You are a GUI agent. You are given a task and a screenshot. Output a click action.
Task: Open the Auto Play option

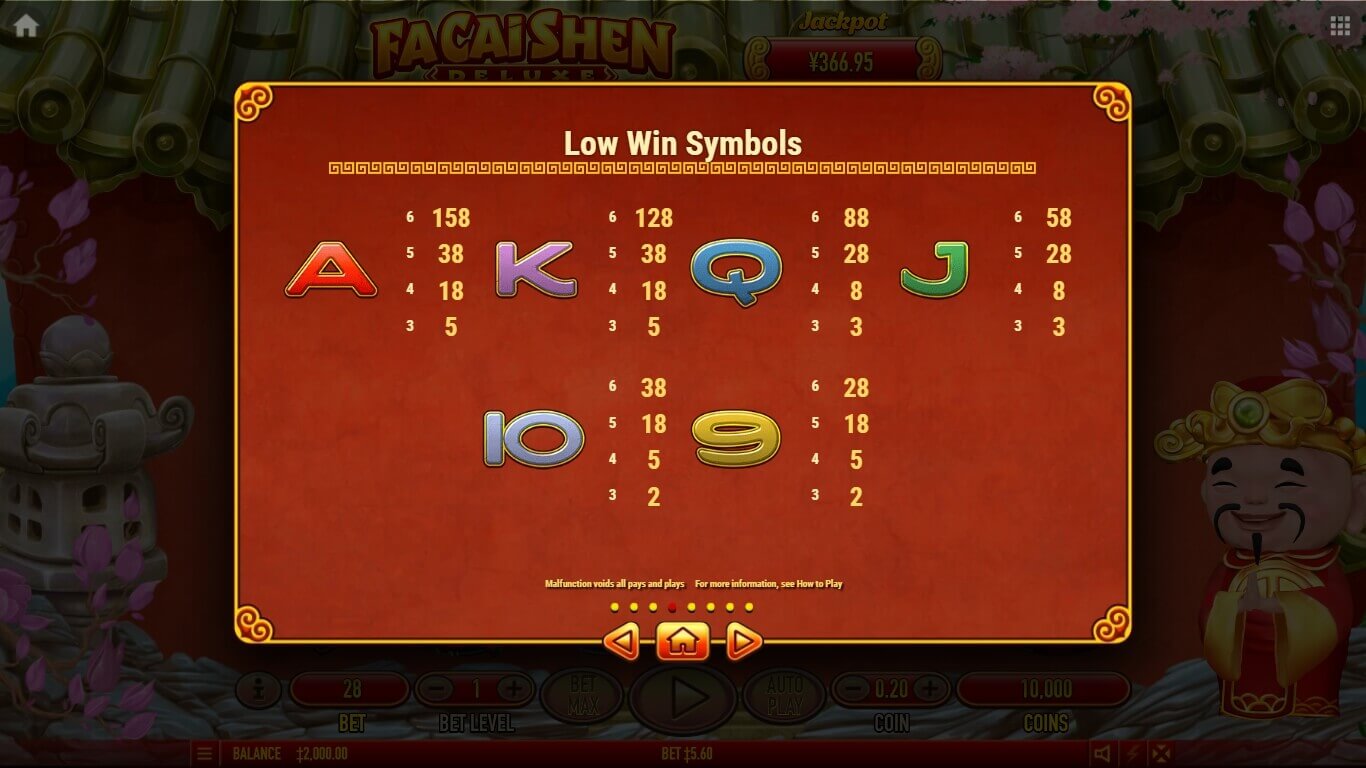click(785, 696)
